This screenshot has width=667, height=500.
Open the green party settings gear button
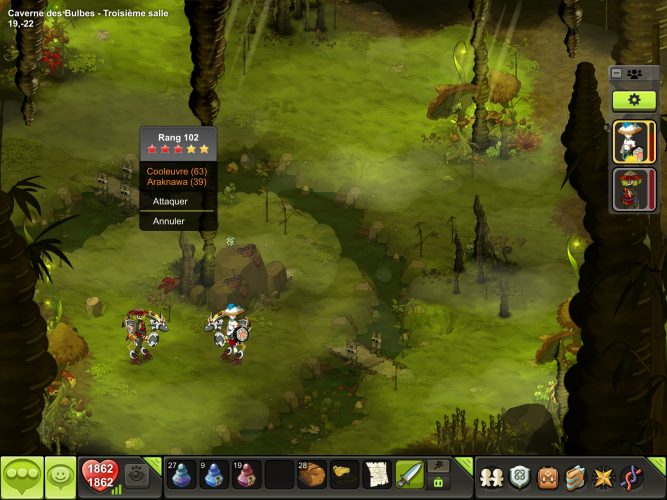633,100
